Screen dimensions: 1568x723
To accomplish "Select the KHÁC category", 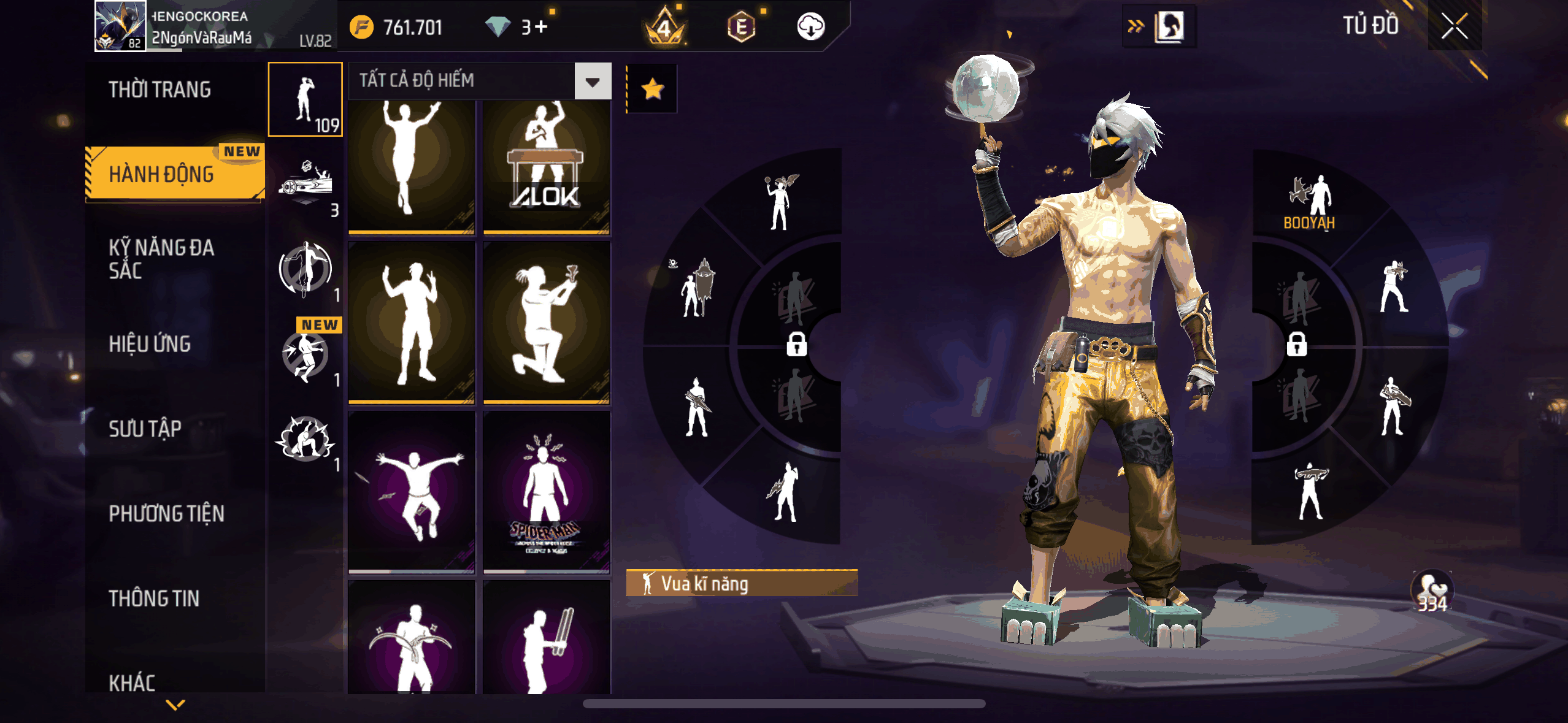I will point(132,682).
